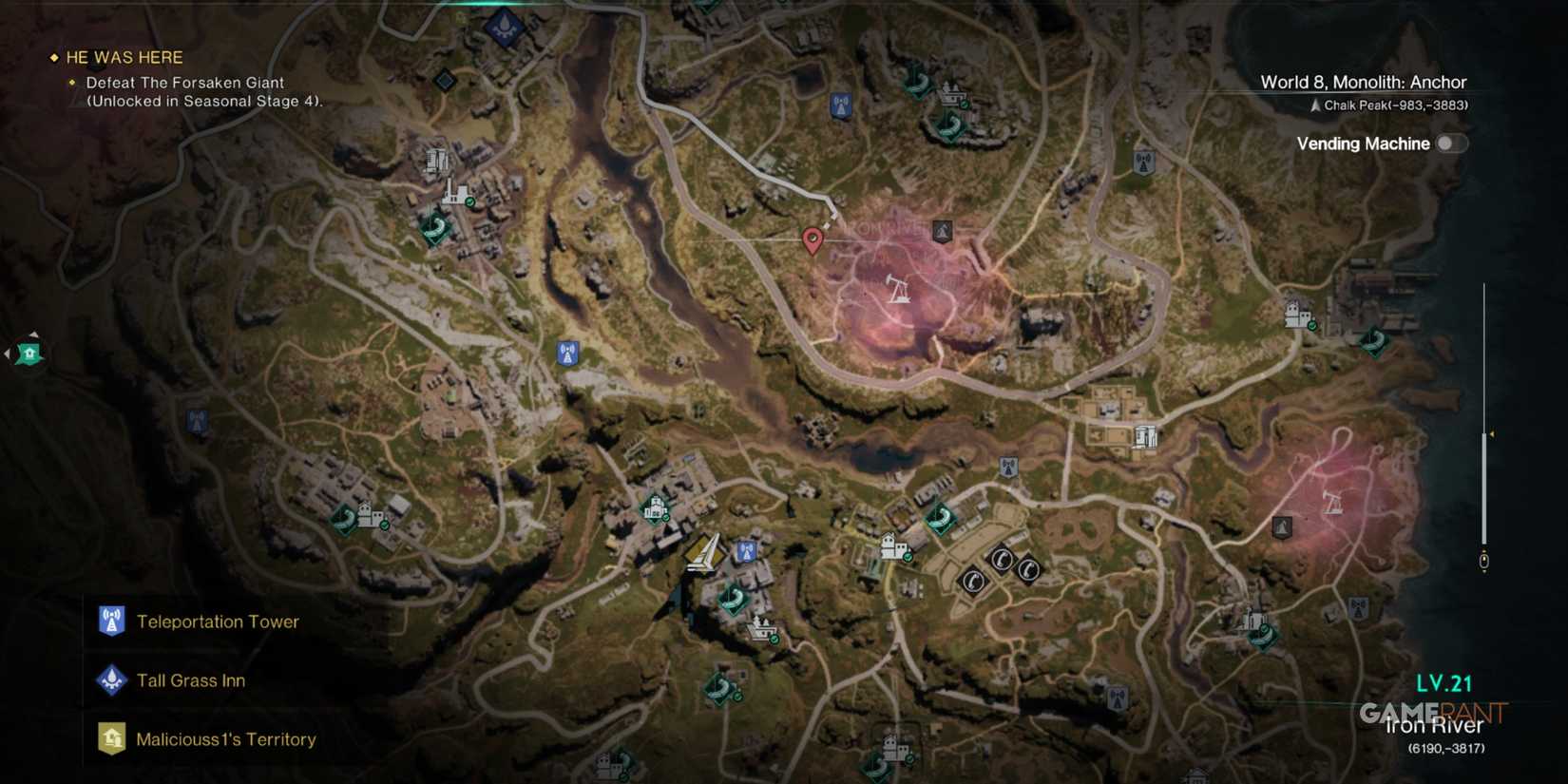Click the Teleportation Tower icon in the legend

[111, 621]
